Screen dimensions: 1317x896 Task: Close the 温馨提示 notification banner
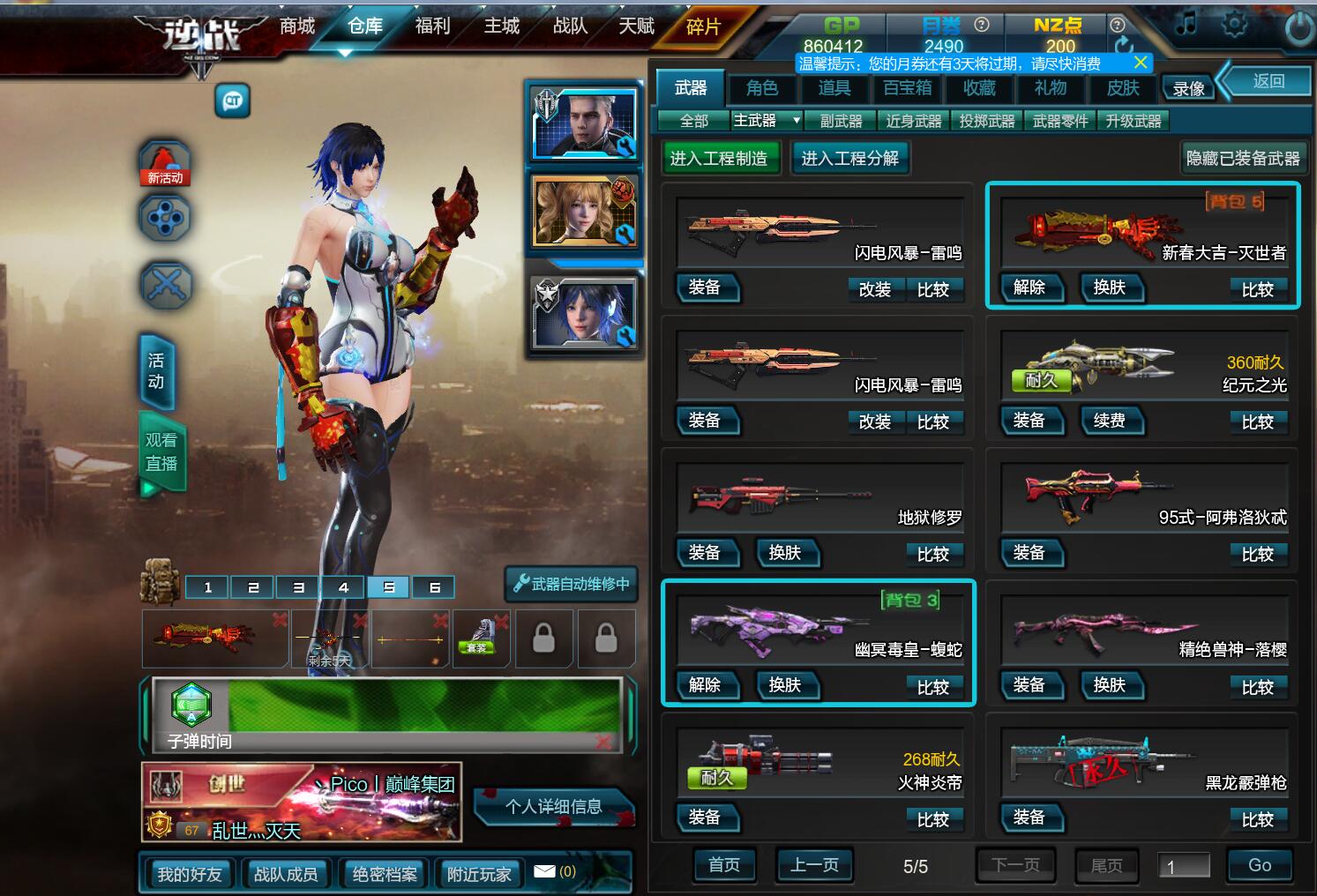[1141, 63]
